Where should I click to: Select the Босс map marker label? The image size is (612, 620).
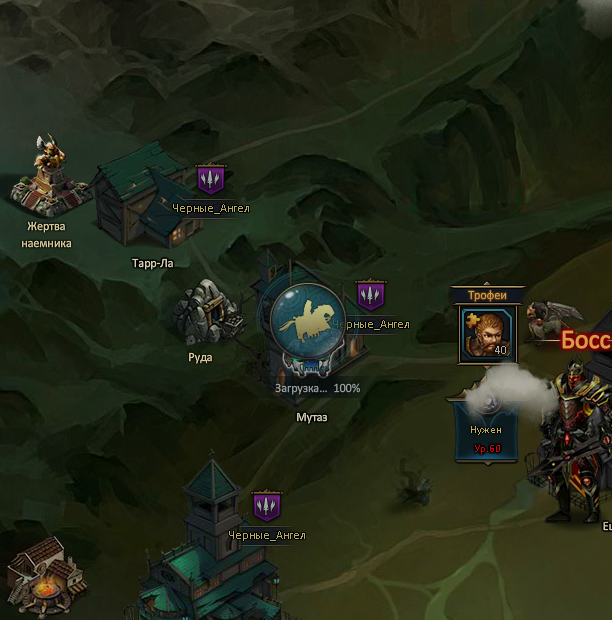pos(585,341)
